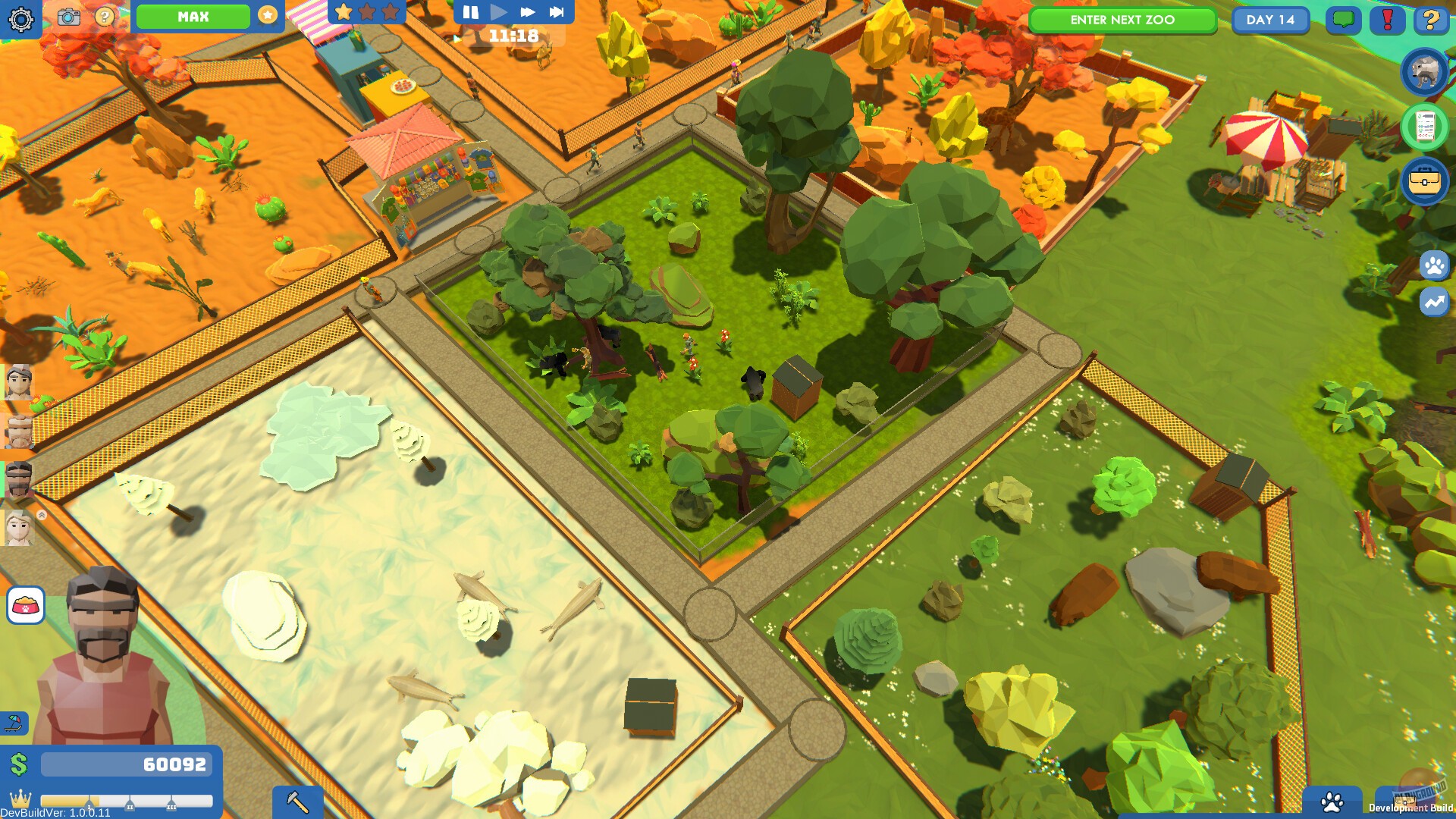Screen dimensions: 1456x819
Task: Resume gameplay with the play button
Action: 498,11
